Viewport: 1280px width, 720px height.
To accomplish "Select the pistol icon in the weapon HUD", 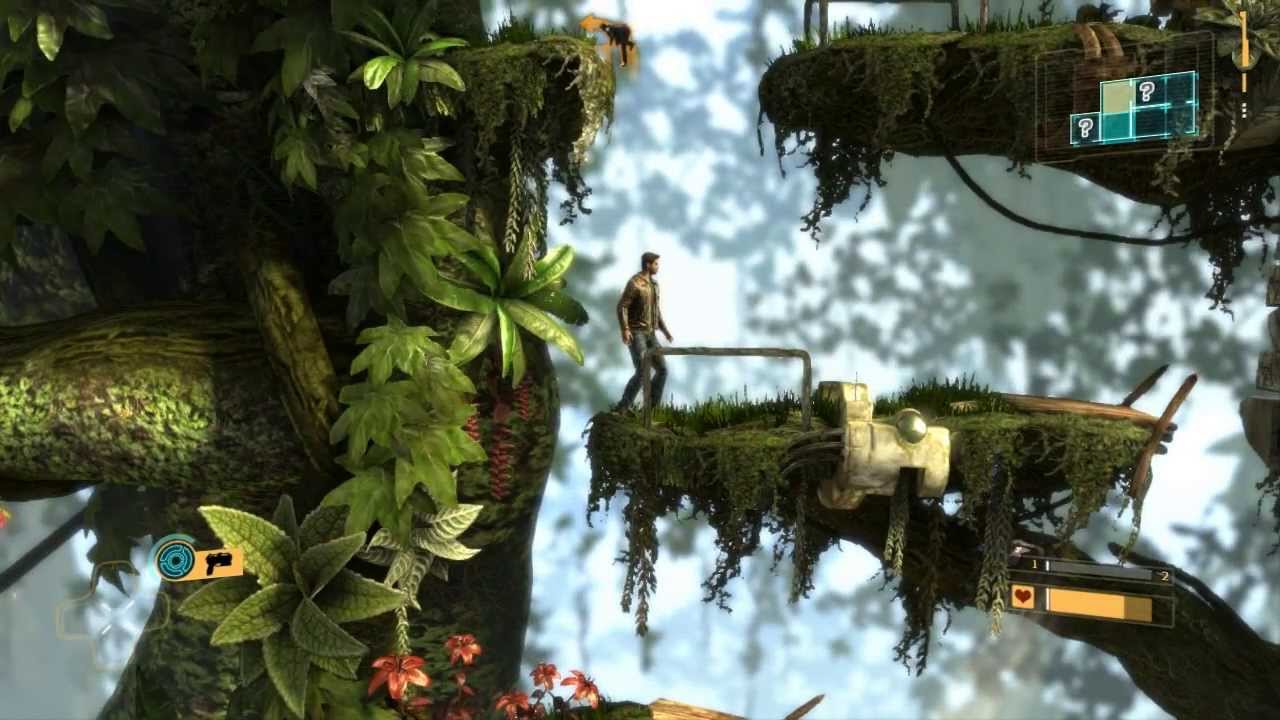I will coord(219,563).
